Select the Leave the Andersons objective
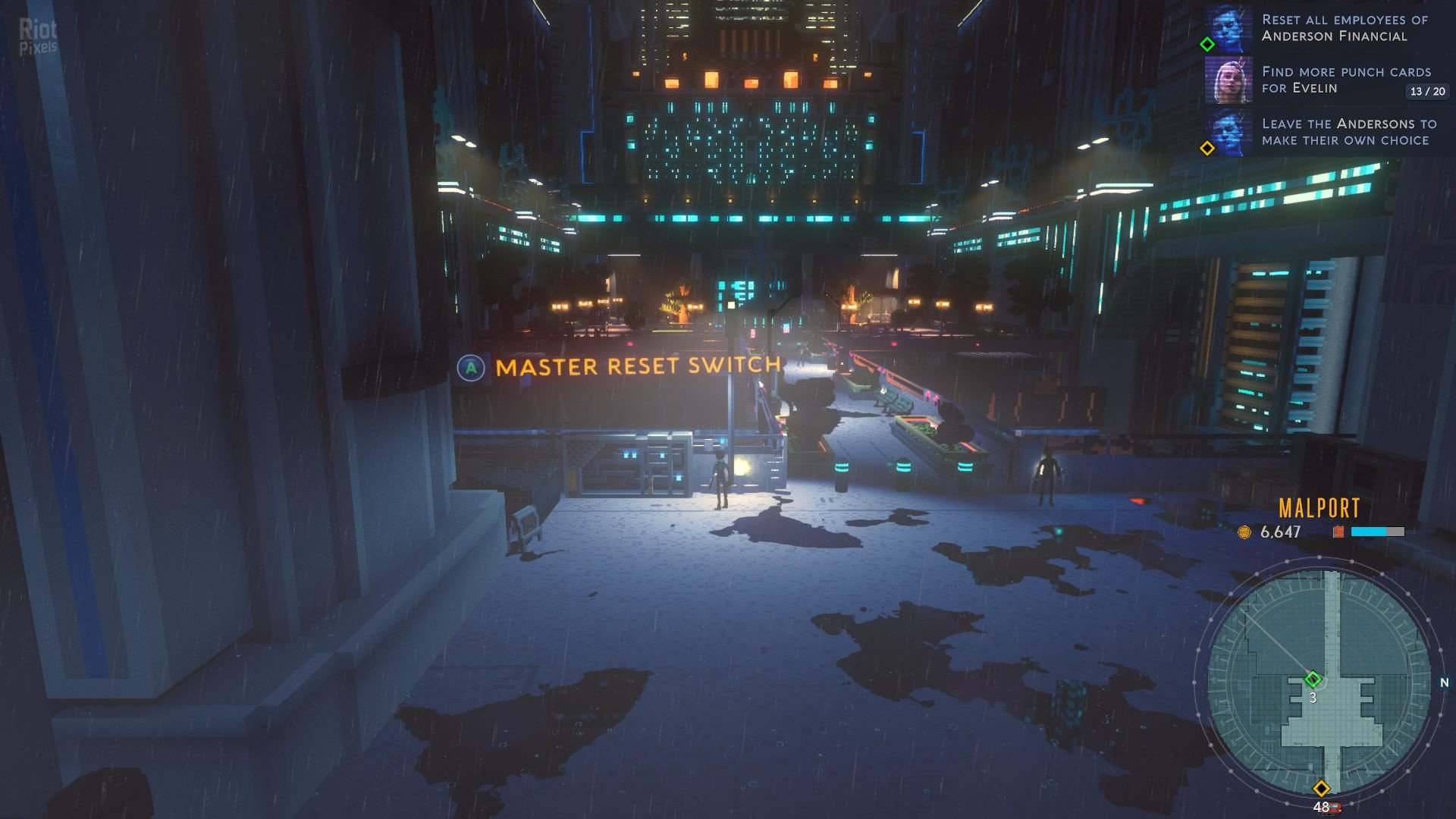This screenshot has width=1456, height=819. pos(1348,132)
